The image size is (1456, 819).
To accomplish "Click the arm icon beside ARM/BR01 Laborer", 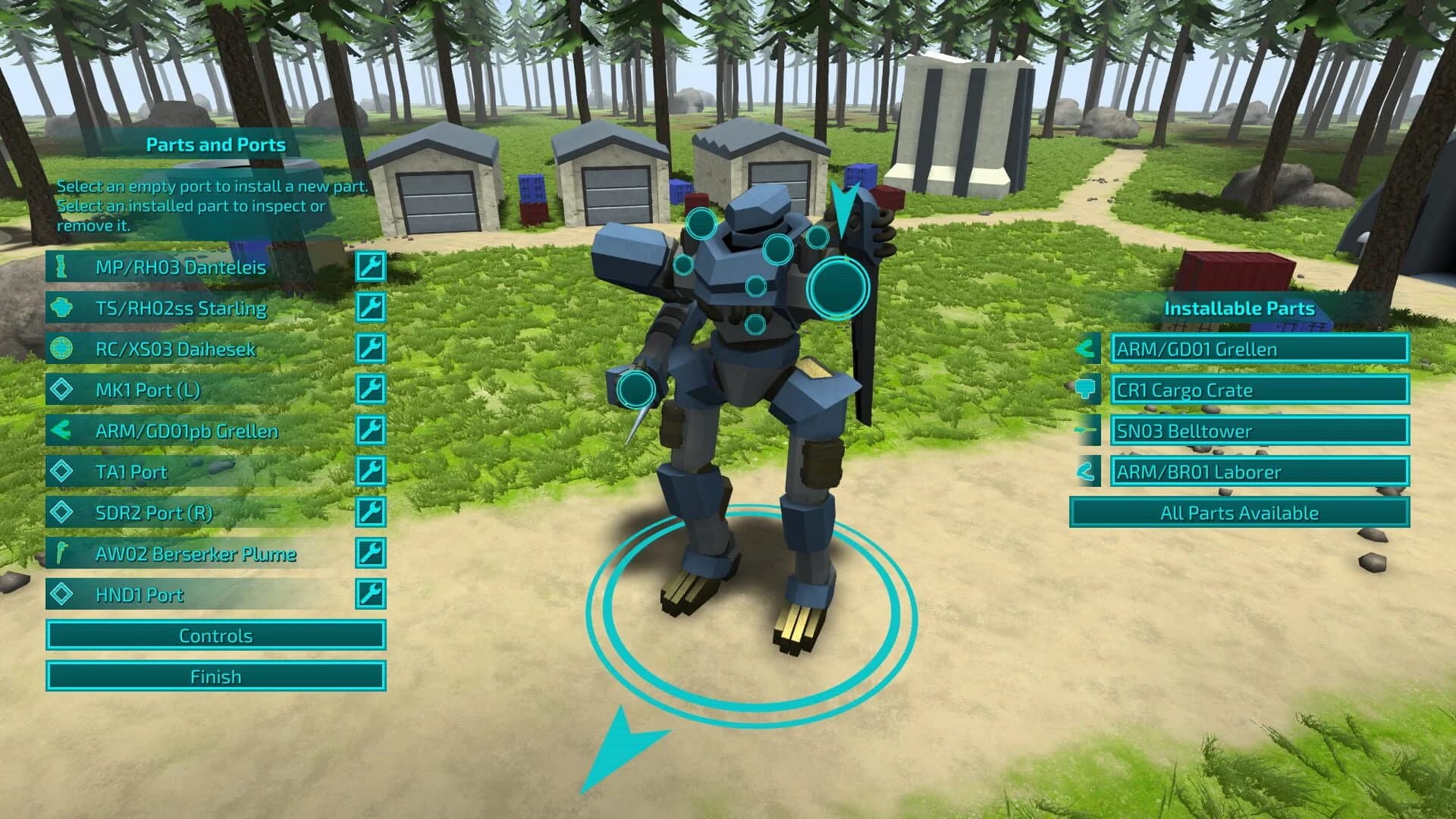I will click(1086, 471).
